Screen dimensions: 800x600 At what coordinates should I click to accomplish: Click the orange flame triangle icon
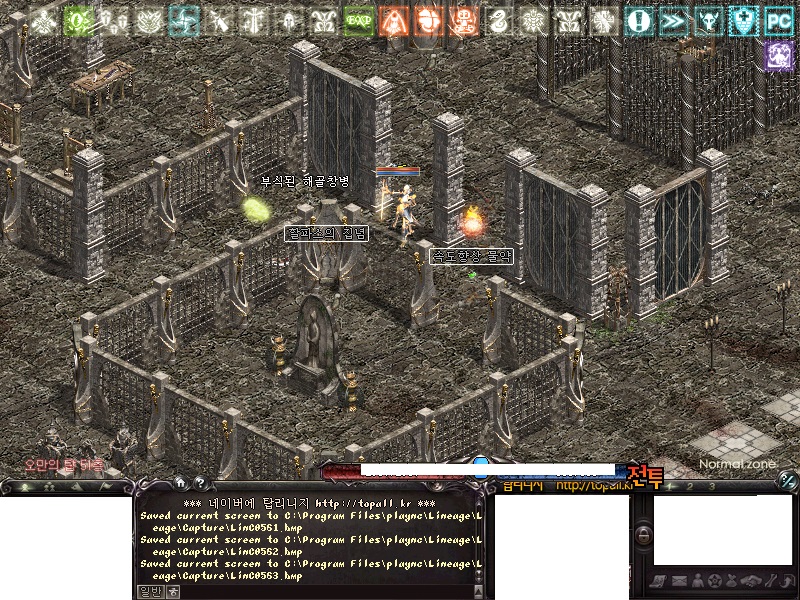pos(395,20)
